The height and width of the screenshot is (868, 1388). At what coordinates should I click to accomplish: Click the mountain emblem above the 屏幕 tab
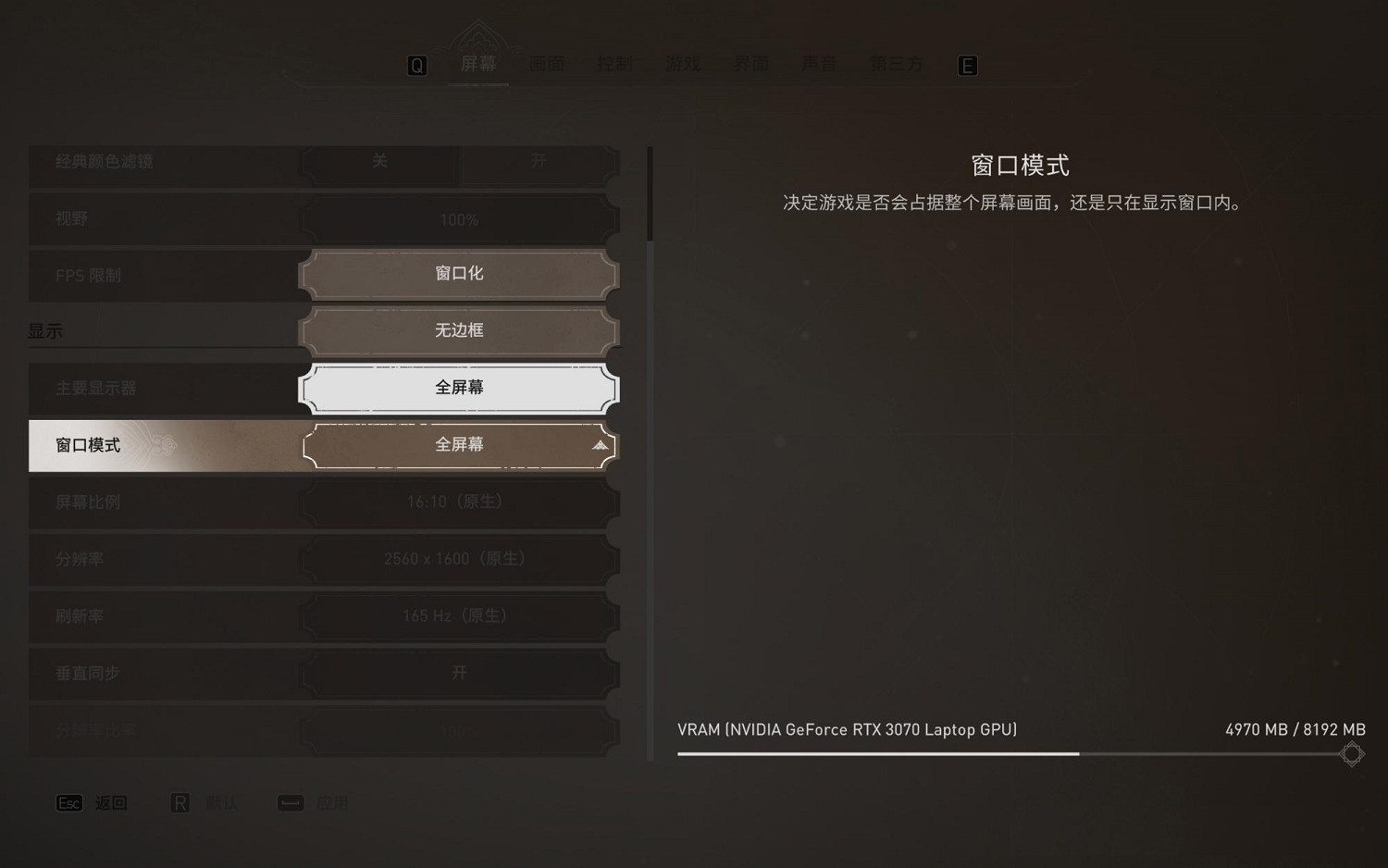point(478,32)
